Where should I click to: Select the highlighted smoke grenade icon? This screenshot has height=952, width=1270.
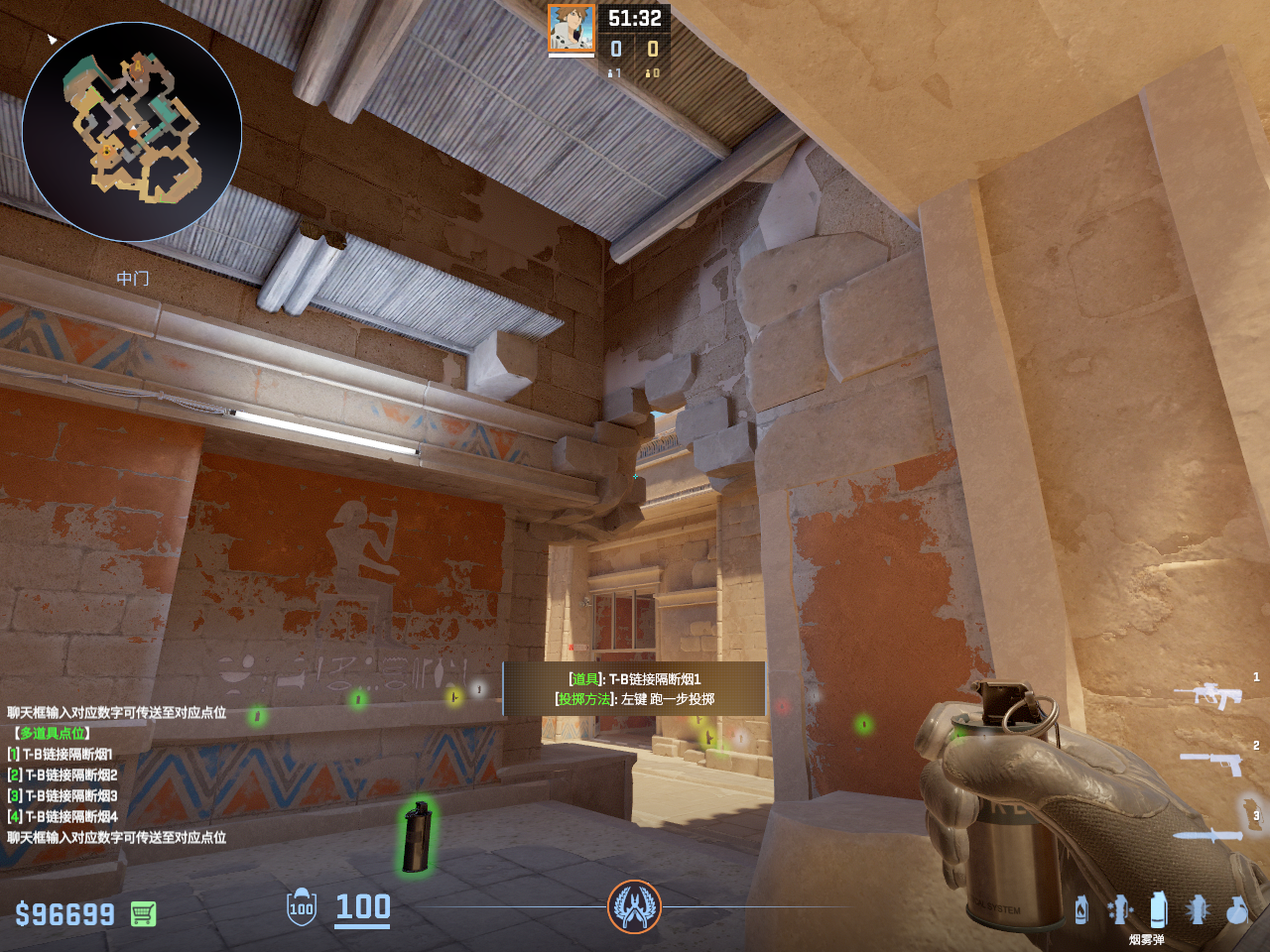[x=1158, y=909]
